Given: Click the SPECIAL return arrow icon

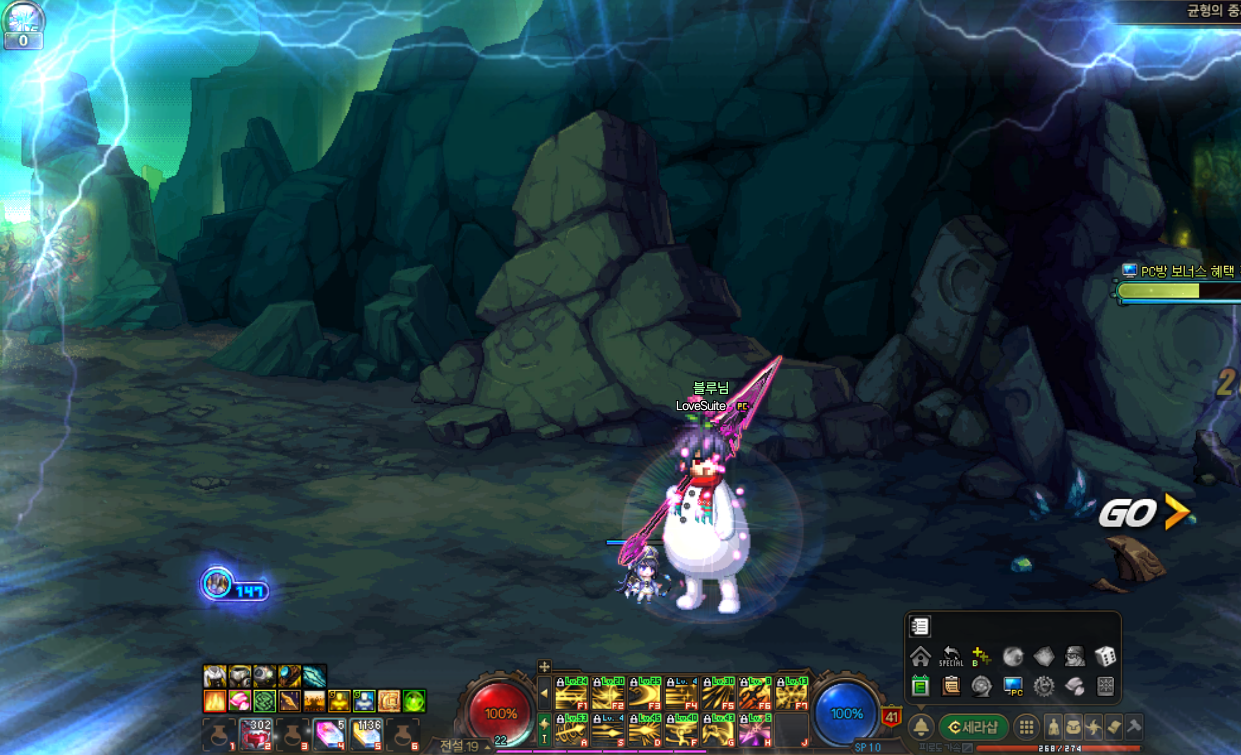Looking at the screenshot, I should pos(951,657).
